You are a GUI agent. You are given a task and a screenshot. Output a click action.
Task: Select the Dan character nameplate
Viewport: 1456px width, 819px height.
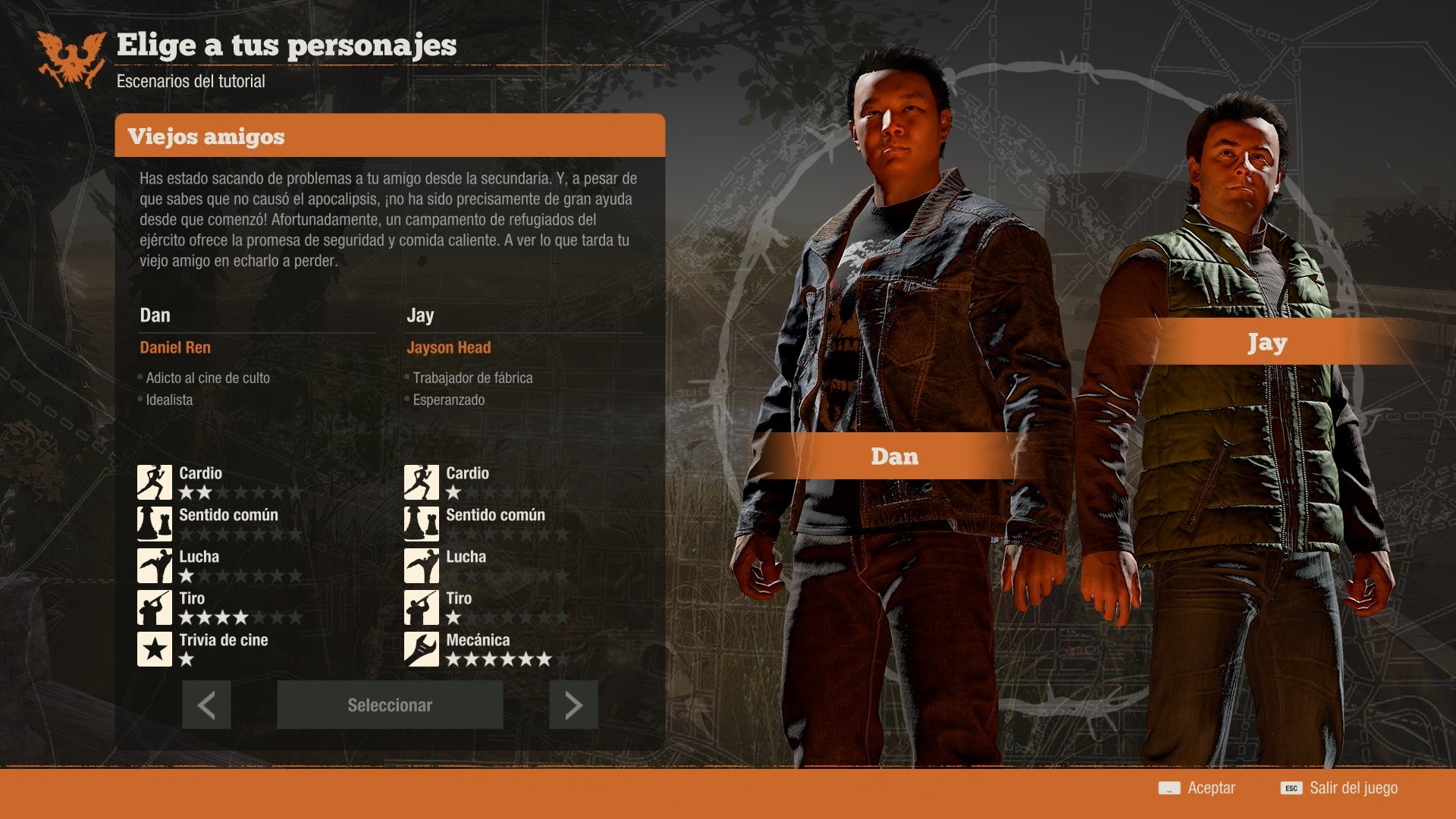(893, 457)
